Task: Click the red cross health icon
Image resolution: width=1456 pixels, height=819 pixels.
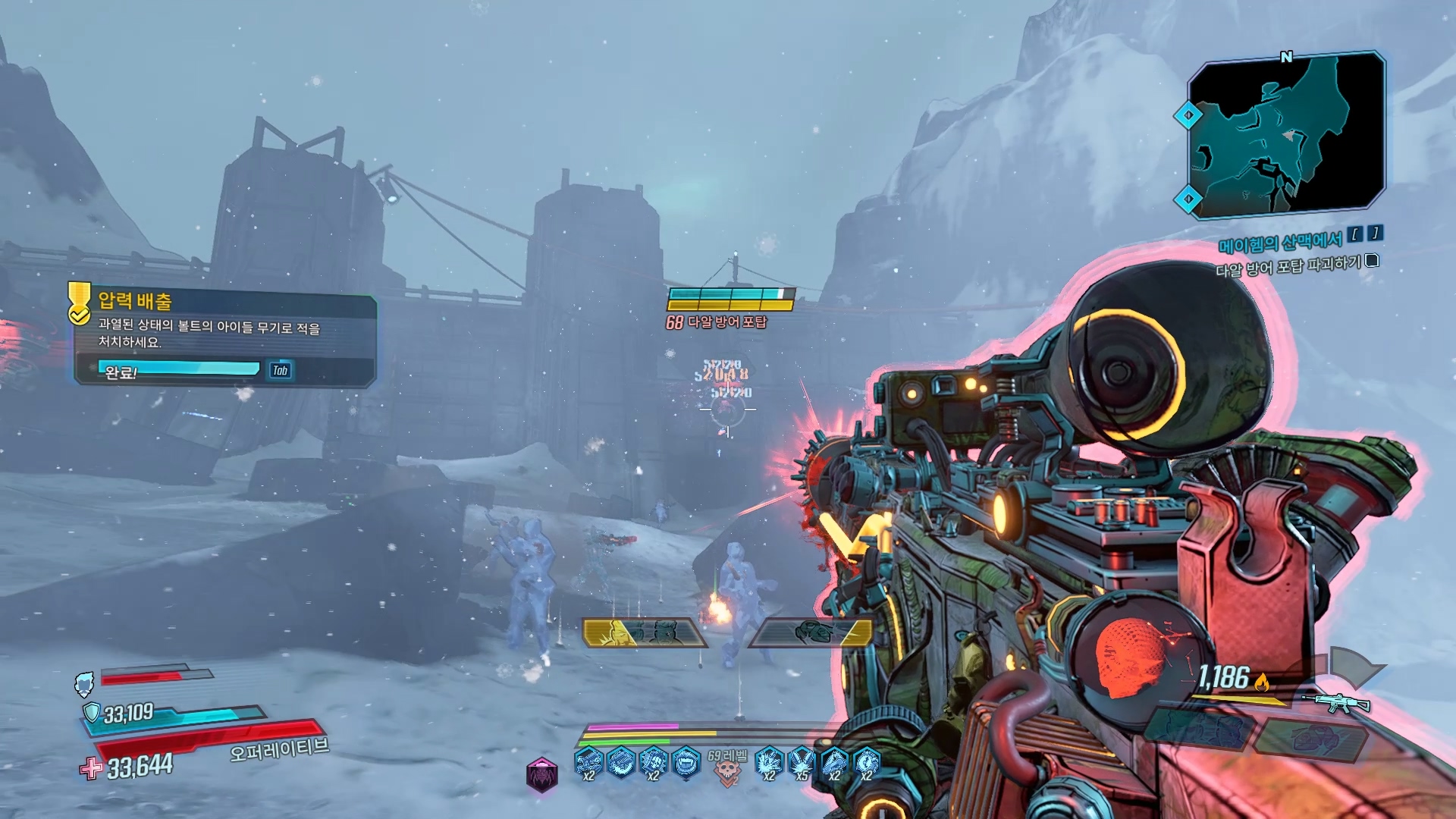Action: 91,768
